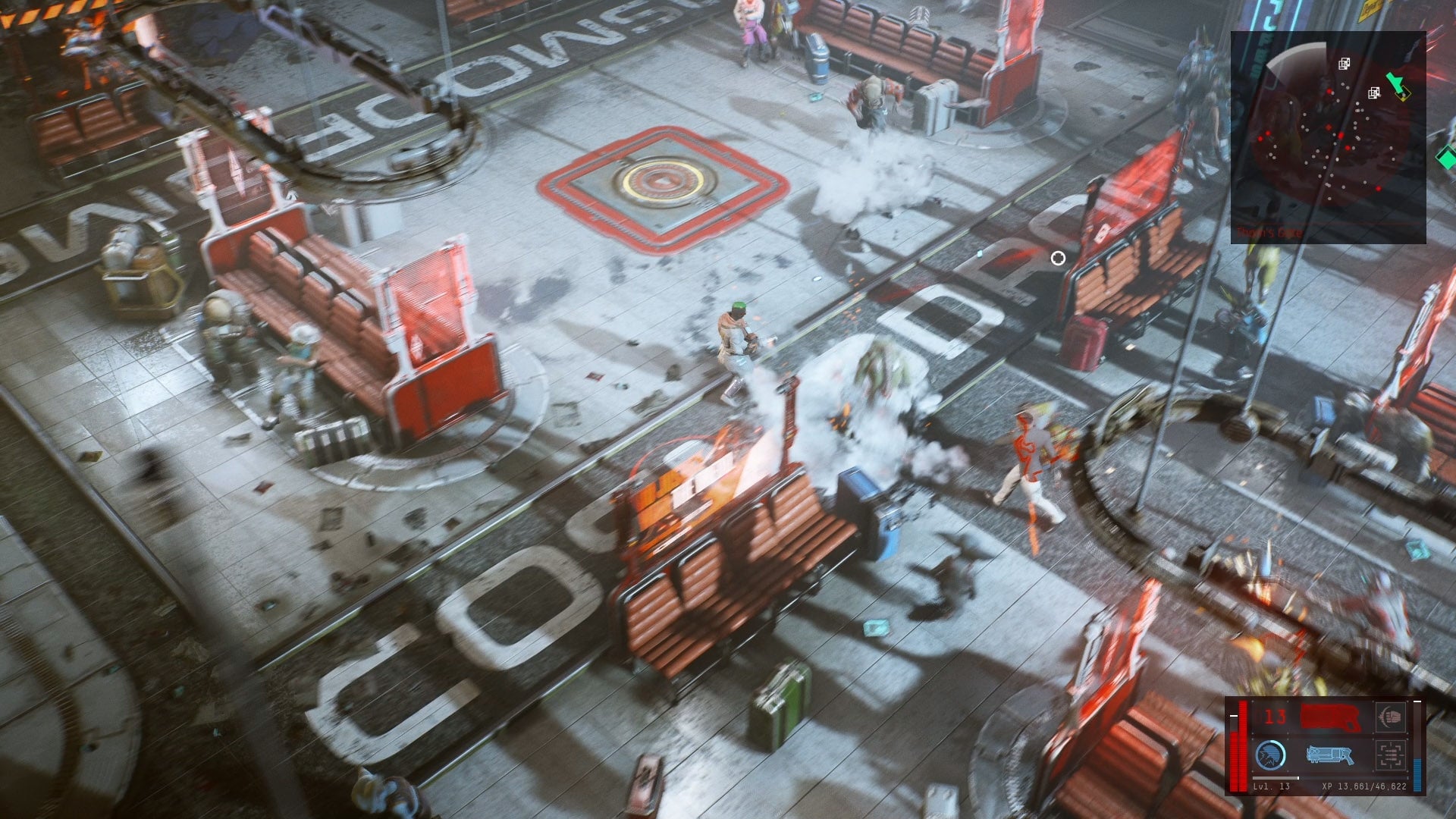Click the Thorn's Gate label under the minimap

pos(1270,231)
